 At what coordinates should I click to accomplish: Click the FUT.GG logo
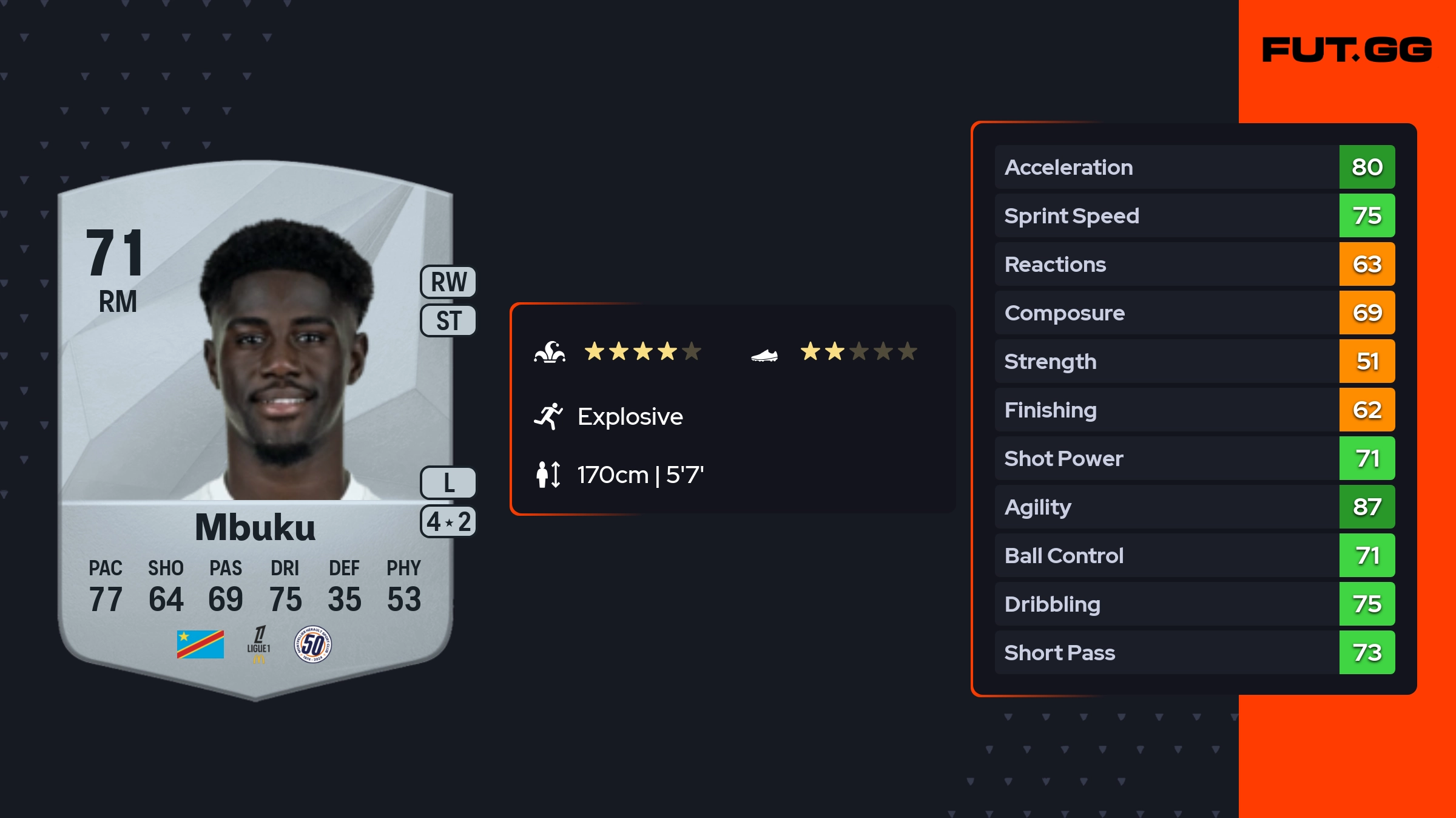[x=1347, y=50]
